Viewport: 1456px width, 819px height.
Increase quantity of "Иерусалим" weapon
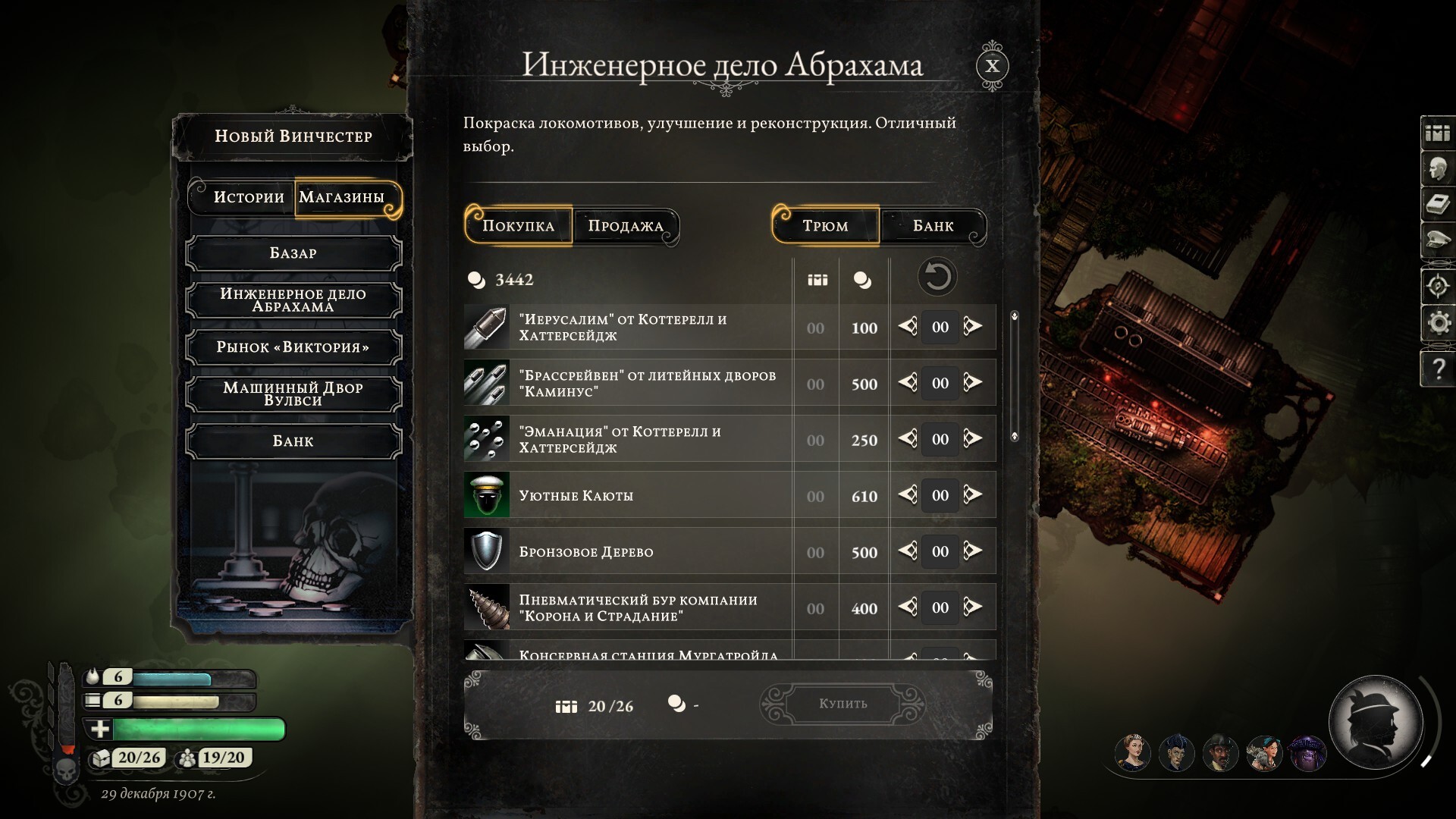point(973,327)
